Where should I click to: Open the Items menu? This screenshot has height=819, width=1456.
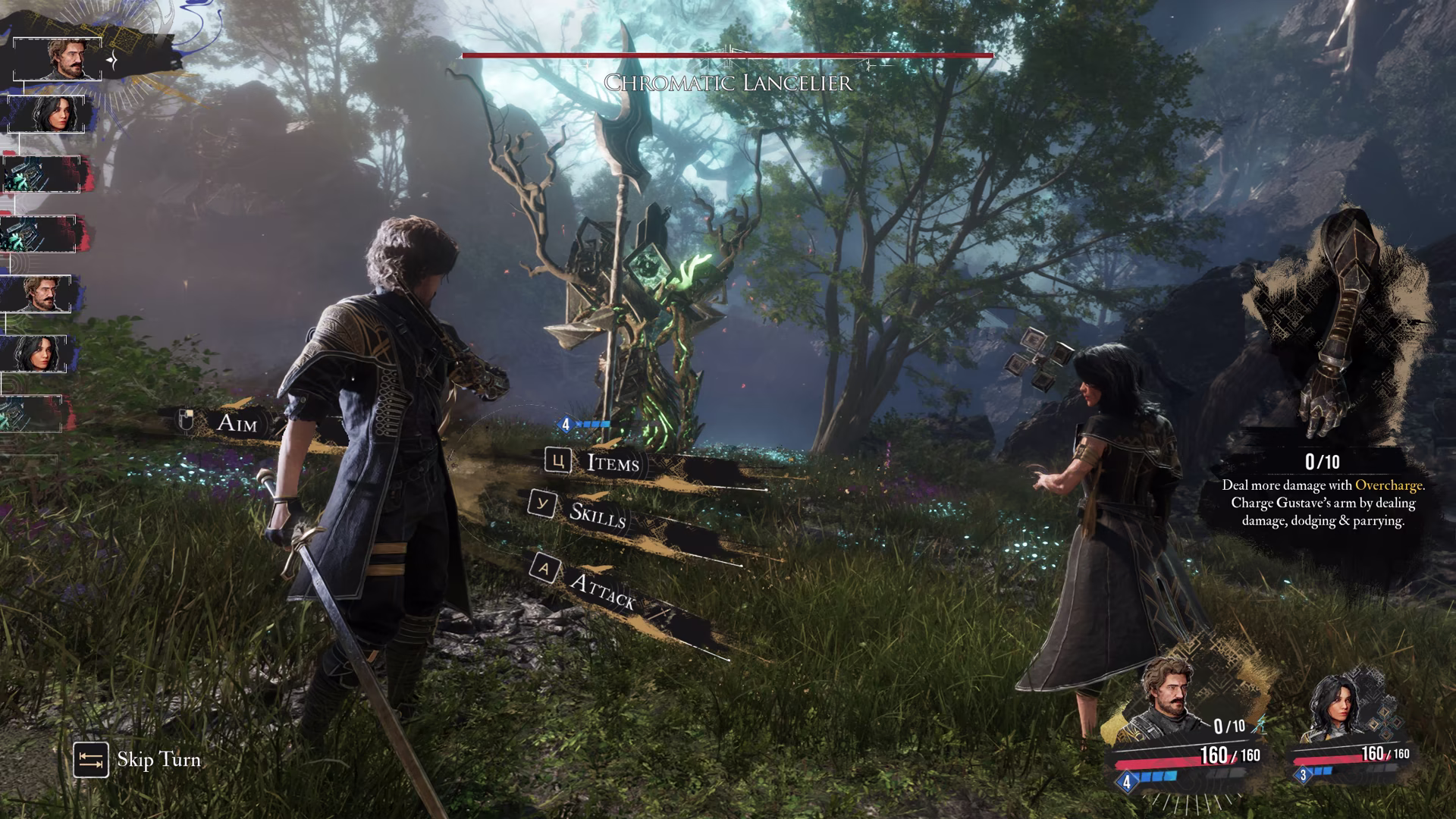(613, 462)
